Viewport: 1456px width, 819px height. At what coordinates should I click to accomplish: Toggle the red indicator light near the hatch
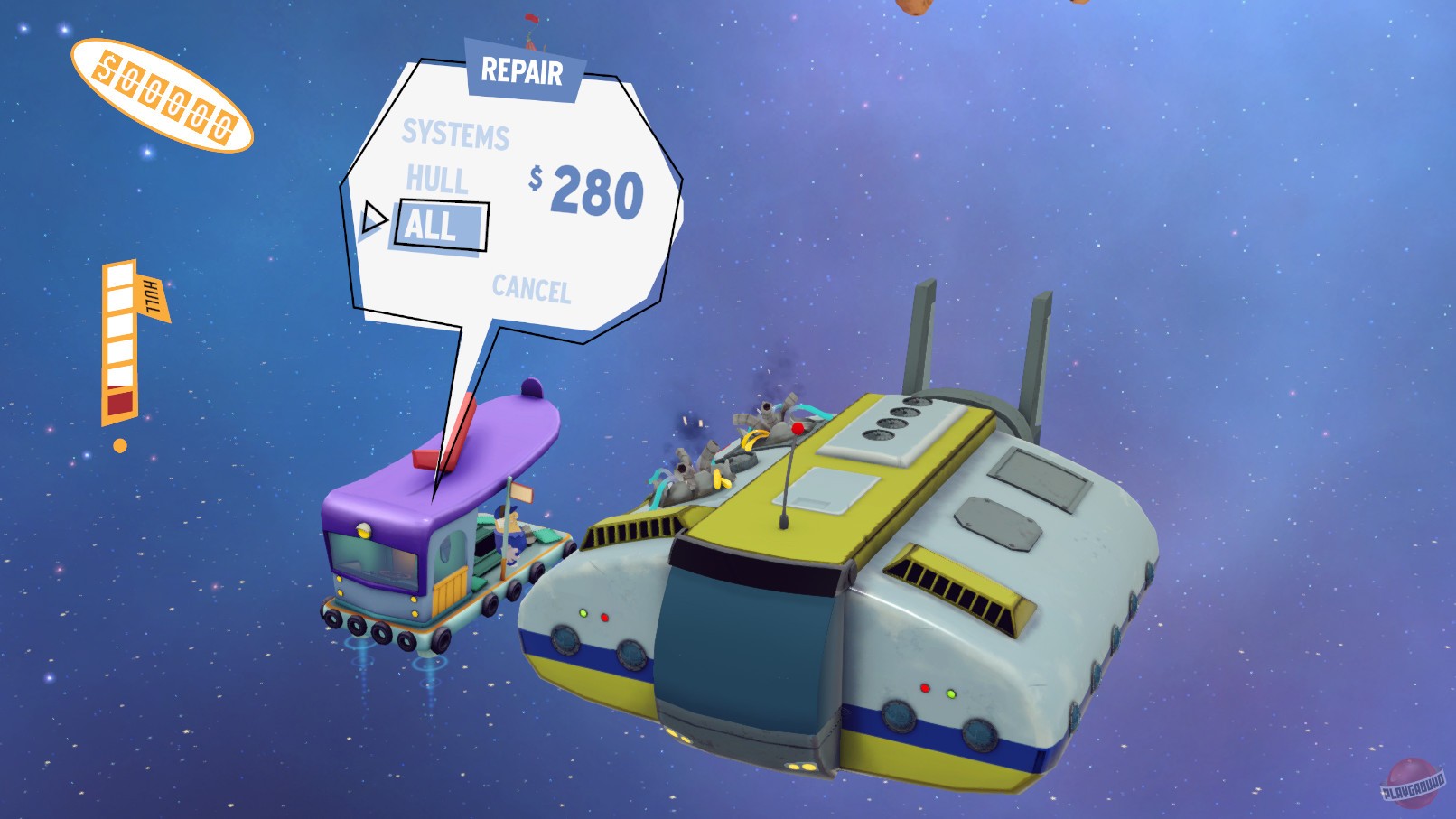point(603,618)
